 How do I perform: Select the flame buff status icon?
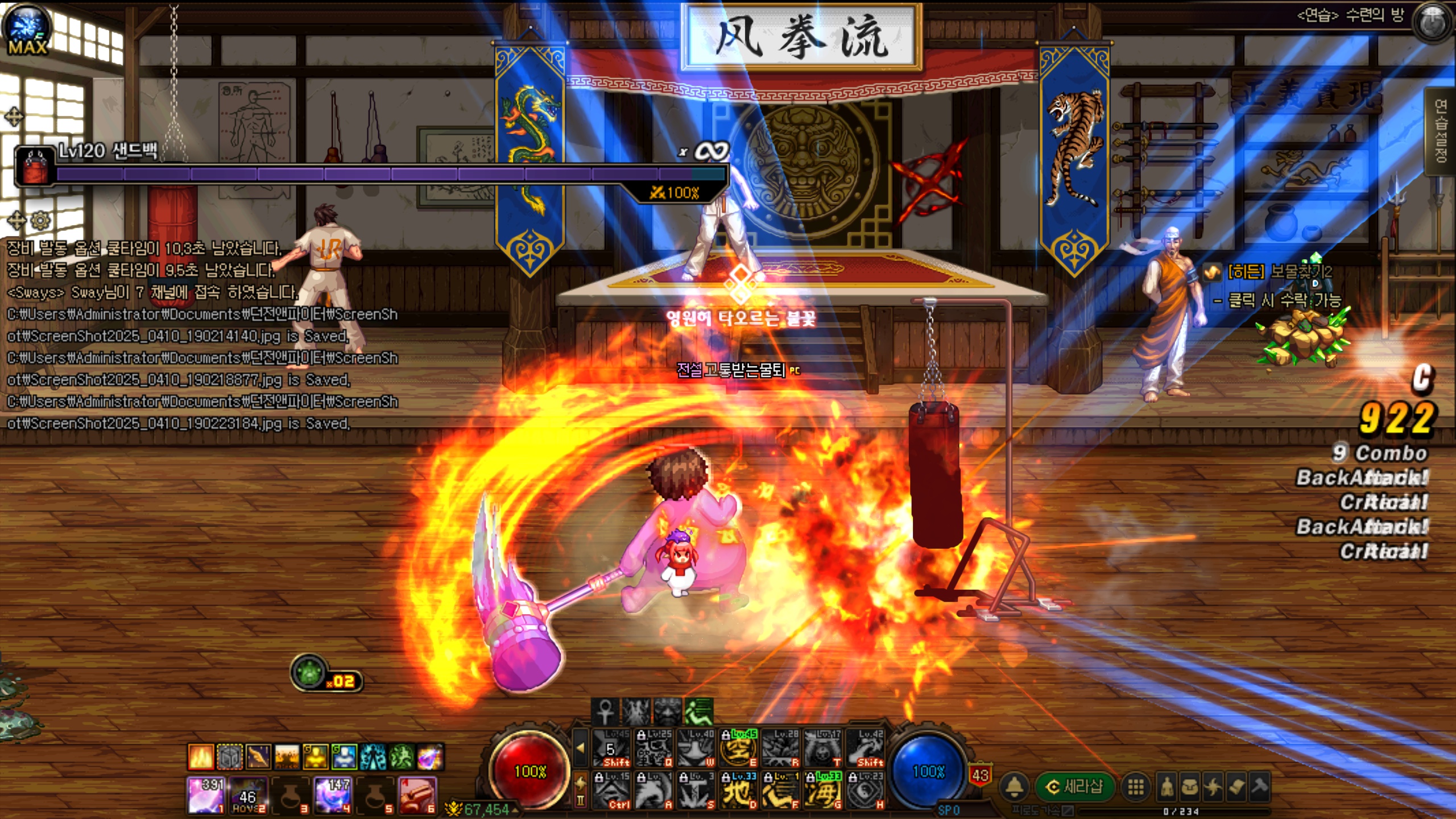coord(201,757)
